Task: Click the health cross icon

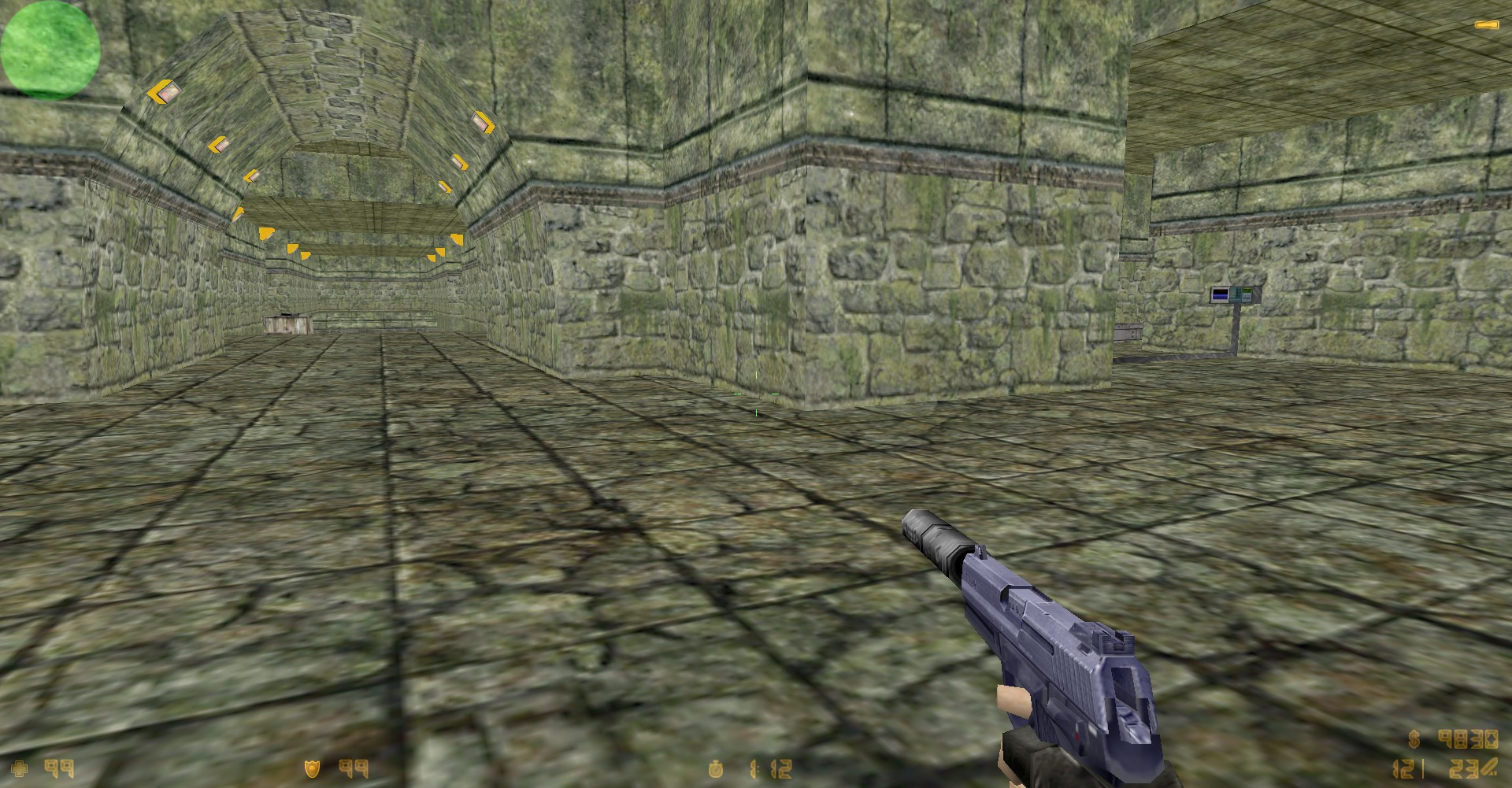Action: tap(20, 769)
